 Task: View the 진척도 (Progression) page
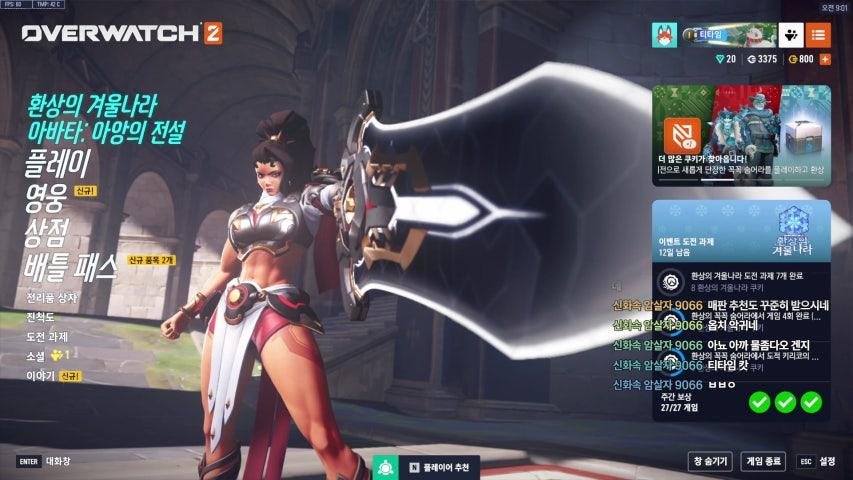tap(41, 317)
